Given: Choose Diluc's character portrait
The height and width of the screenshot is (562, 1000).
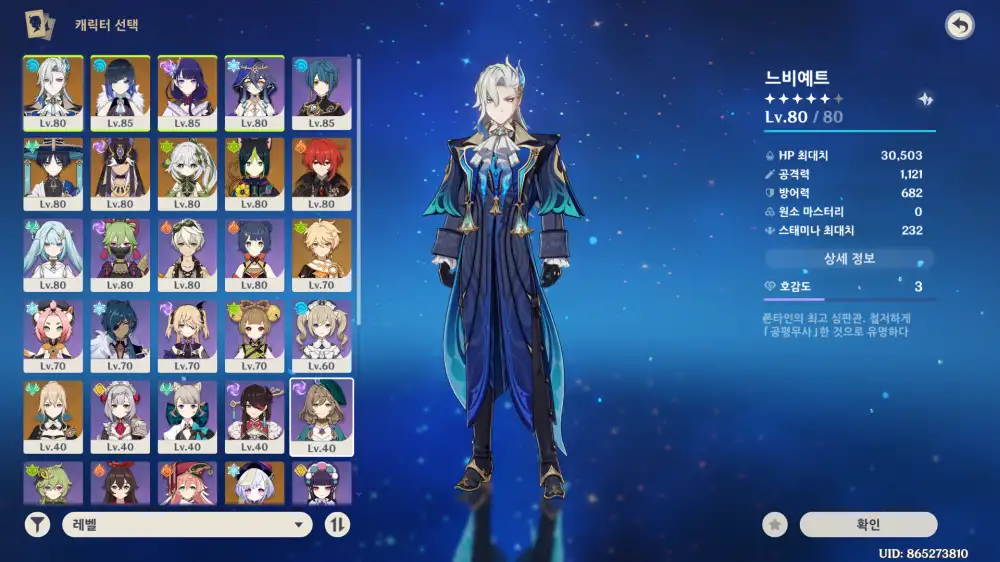Looking at the screenshot, I should tap(322, 174).
